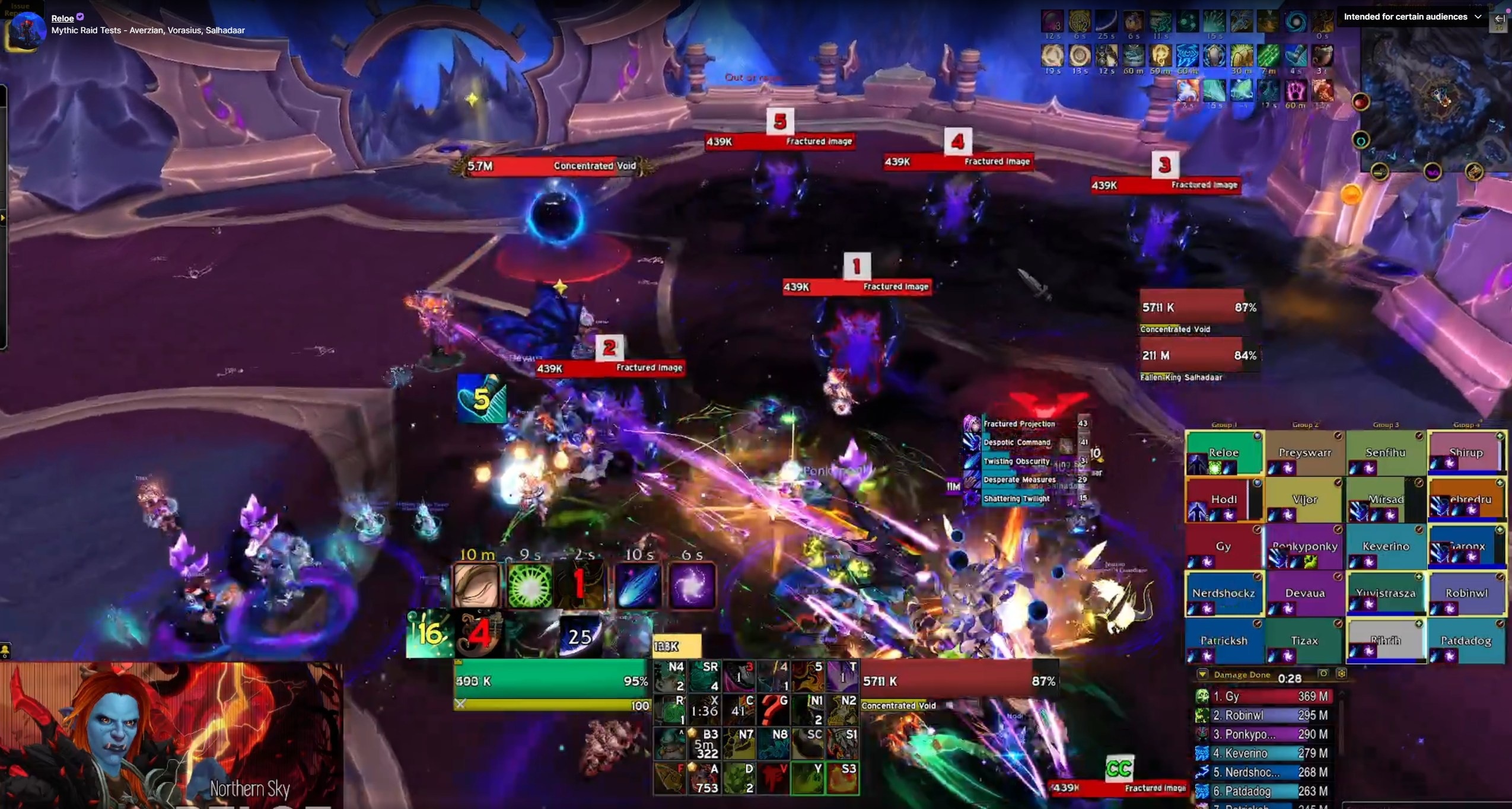Select Shirup's raid frame
This screenshot has height=809, width=1512.
coord(1466,453)
